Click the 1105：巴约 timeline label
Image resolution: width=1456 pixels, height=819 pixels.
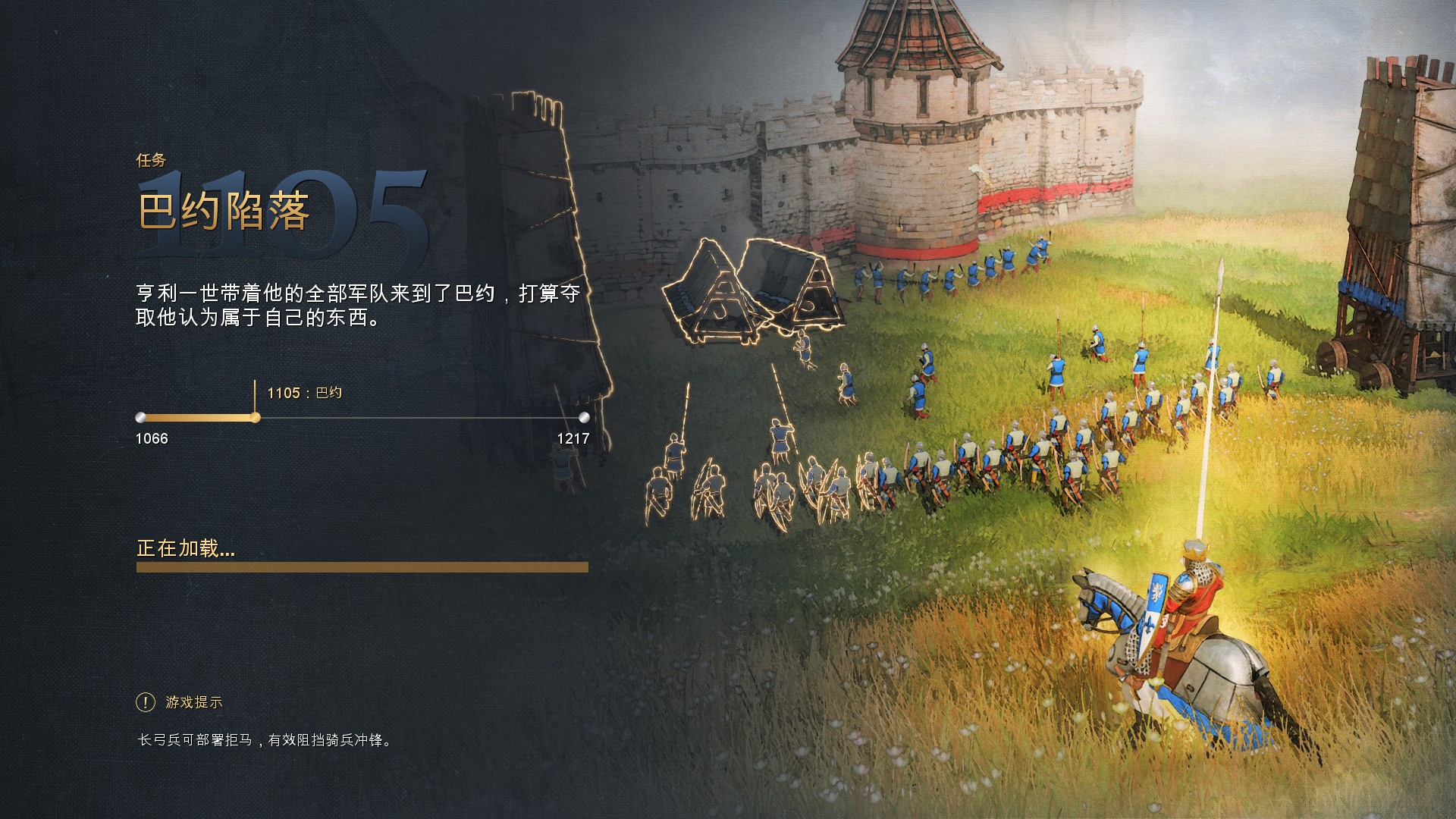point(303,394)
